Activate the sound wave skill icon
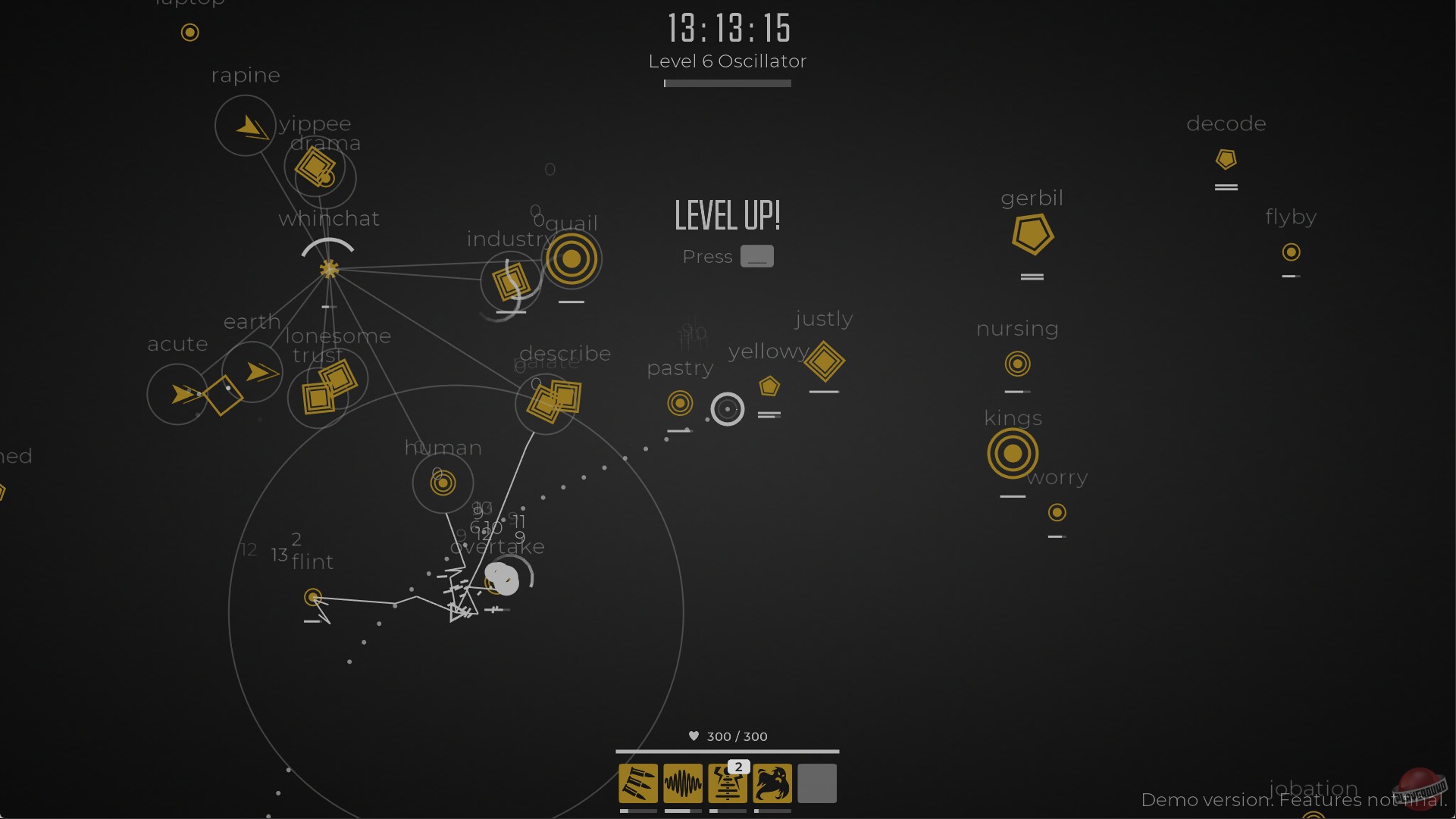The height and width of the screenshot is (819, 1456). pos(683,784)
